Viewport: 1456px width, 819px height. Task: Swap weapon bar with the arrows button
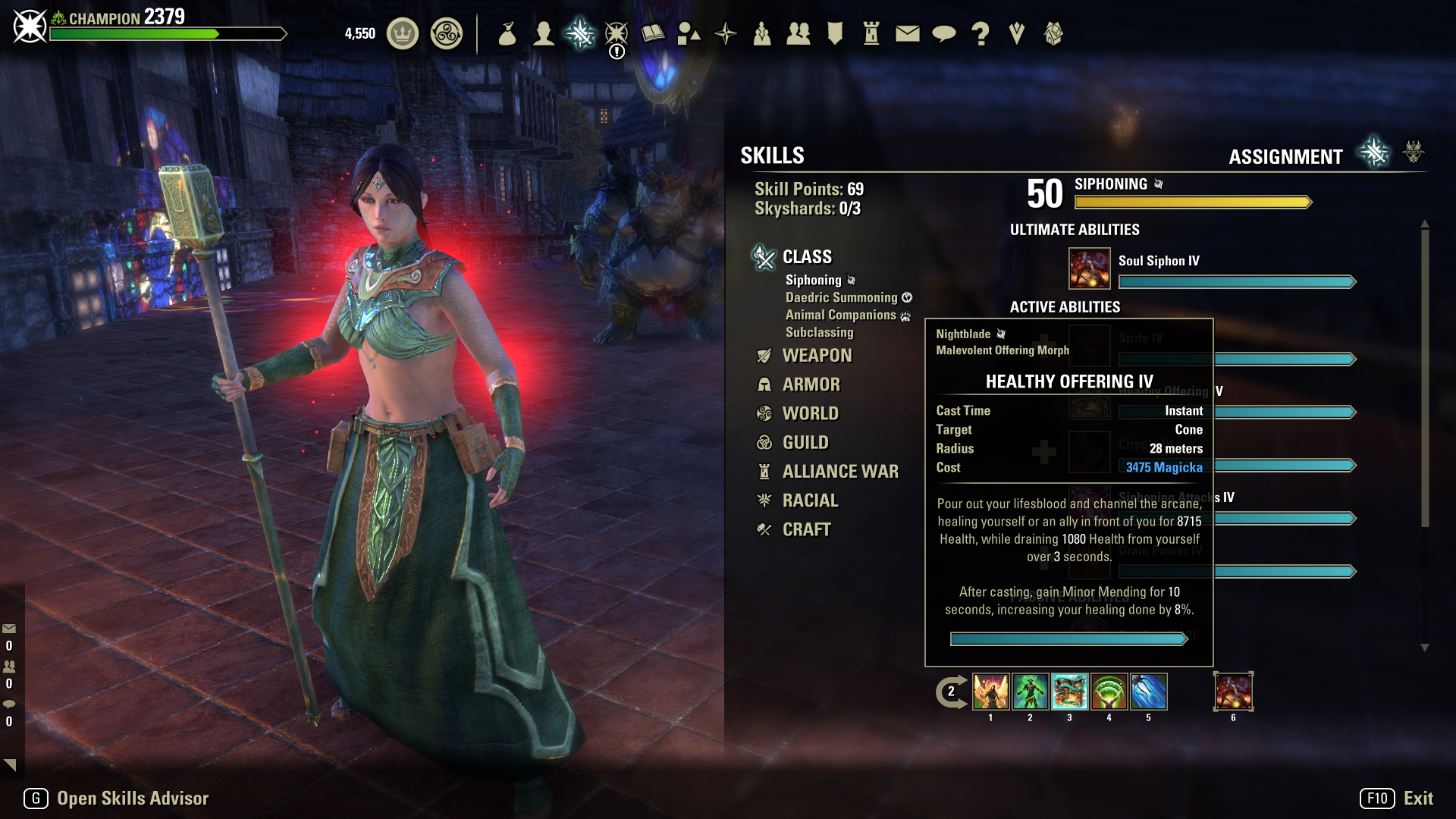click(951, 692)
